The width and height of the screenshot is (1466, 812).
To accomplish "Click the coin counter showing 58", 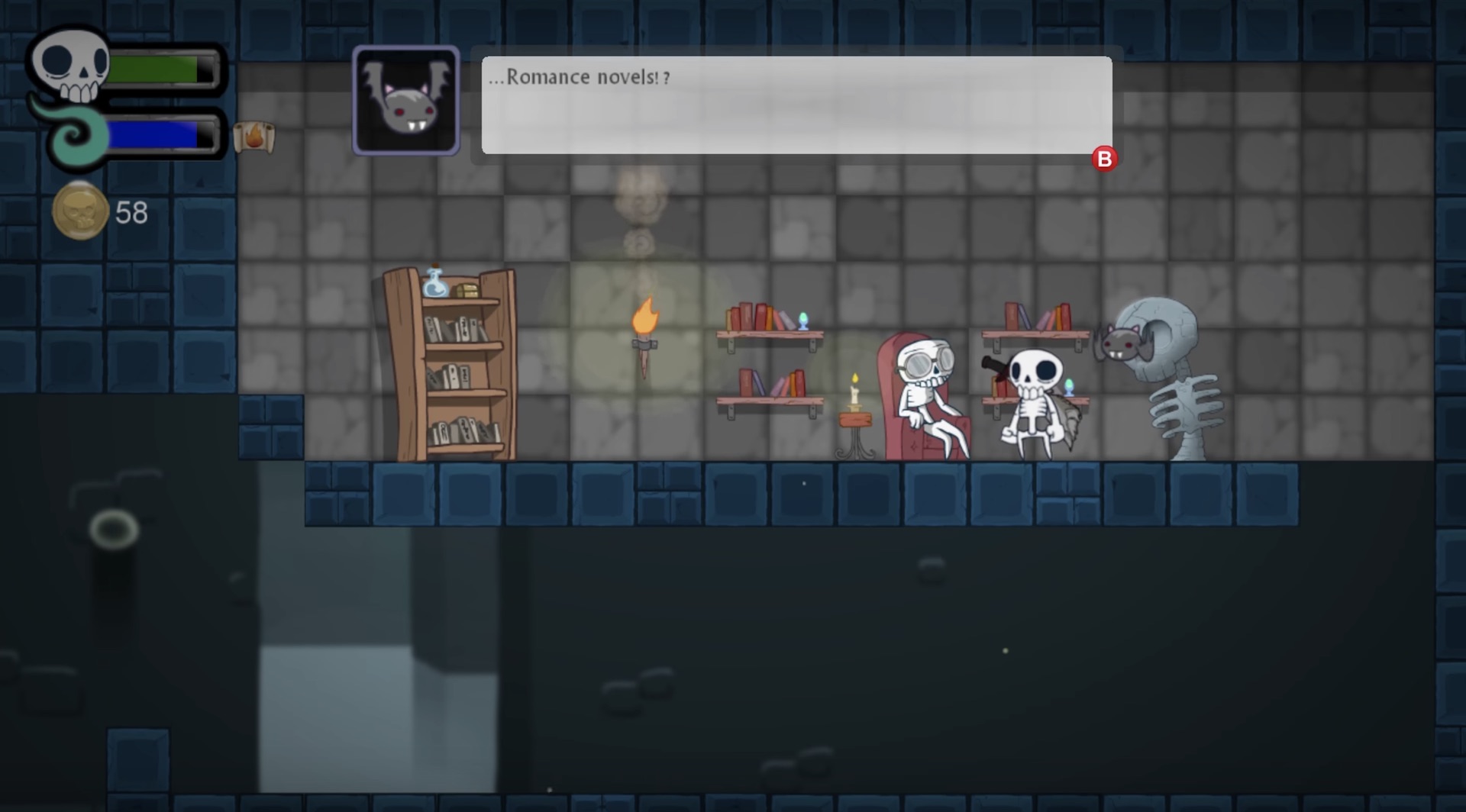I will pyautogui.click(x=131, y=213).
